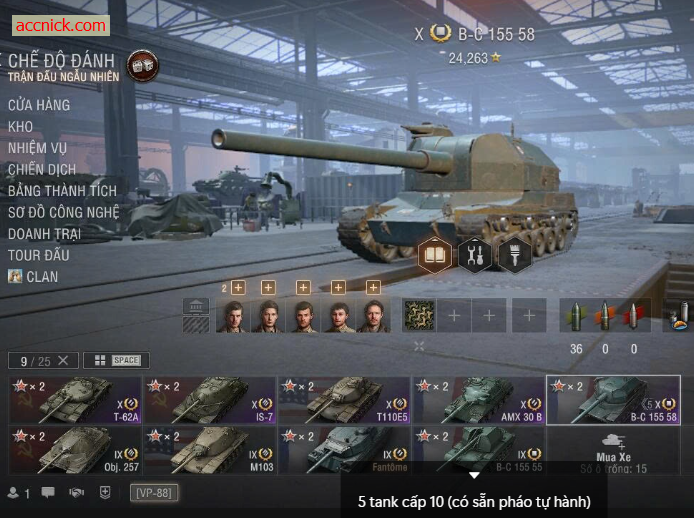The image size is (694, 518).
Task: Show BẢNG THÀNH TÍCH achievements
Action: tap(62, 190)
